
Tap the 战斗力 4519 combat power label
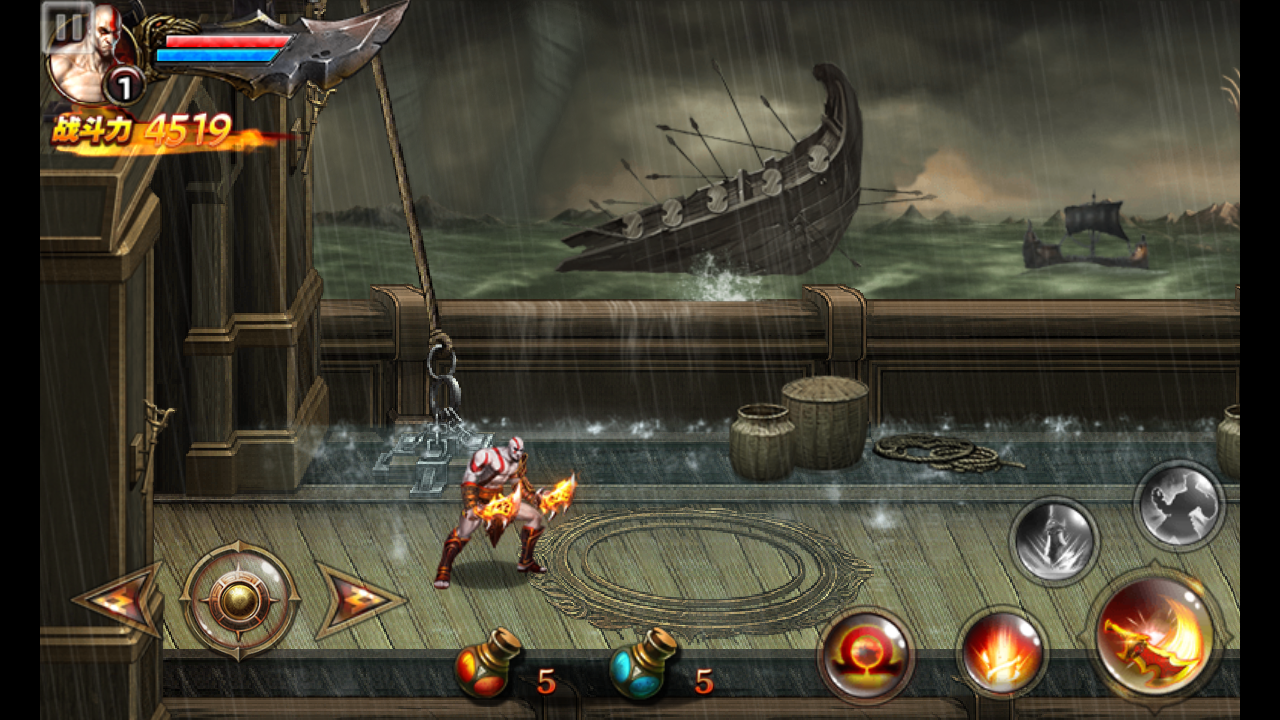140,128
